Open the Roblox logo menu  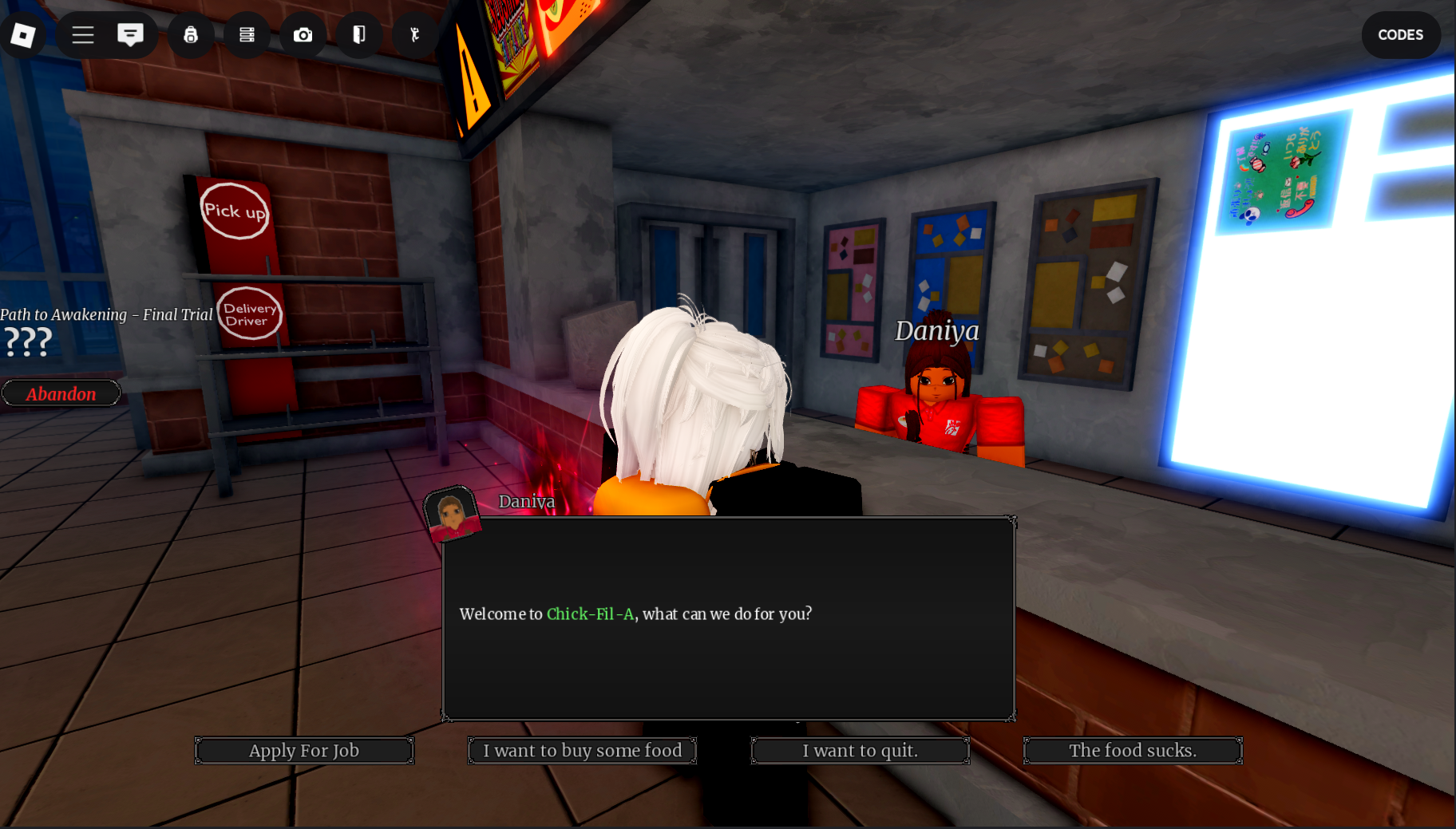click(x=22, y=35)
